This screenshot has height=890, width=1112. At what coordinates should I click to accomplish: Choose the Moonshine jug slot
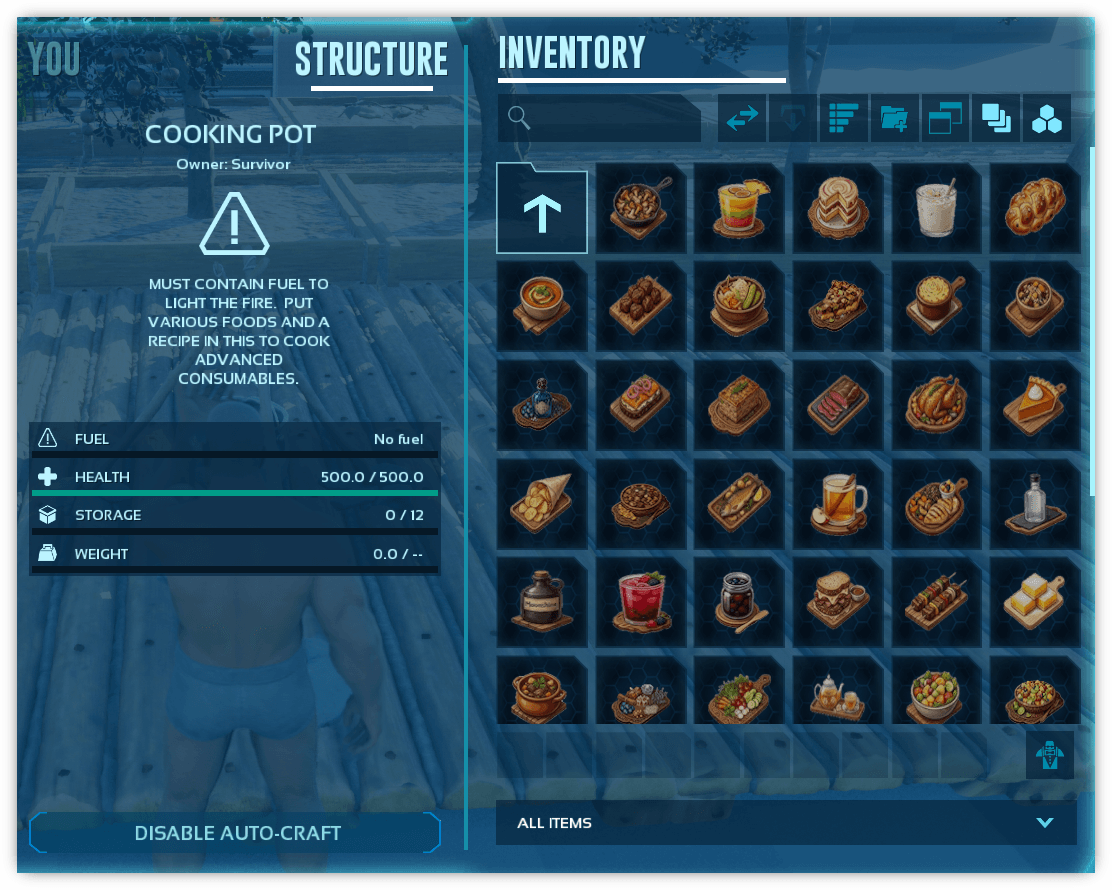coord(542,601)
